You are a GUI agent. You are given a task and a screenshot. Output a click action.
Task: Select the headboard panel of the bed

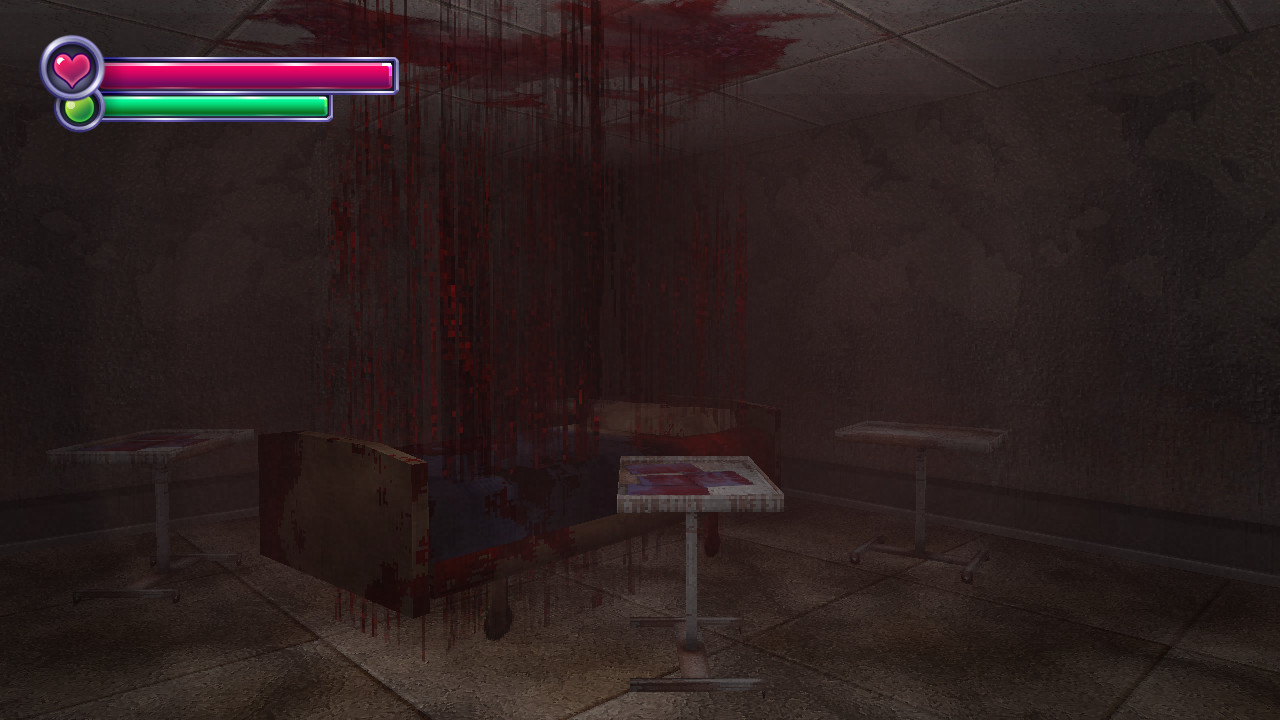pos(340,510)
